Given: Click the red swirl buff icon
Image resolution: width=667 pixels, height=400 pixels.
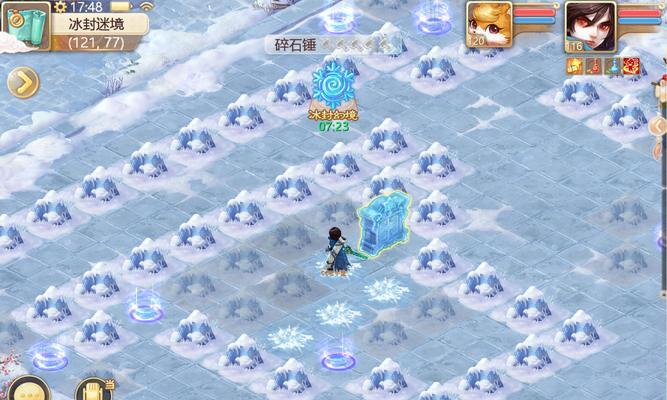Looking at the screenshot, I should coord(631,66).
